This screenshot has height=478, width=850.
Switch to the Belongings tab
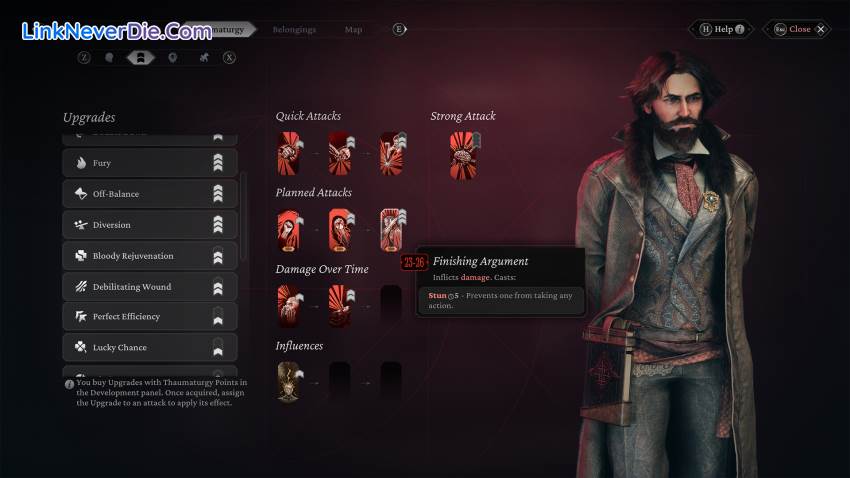click(293, 29)
